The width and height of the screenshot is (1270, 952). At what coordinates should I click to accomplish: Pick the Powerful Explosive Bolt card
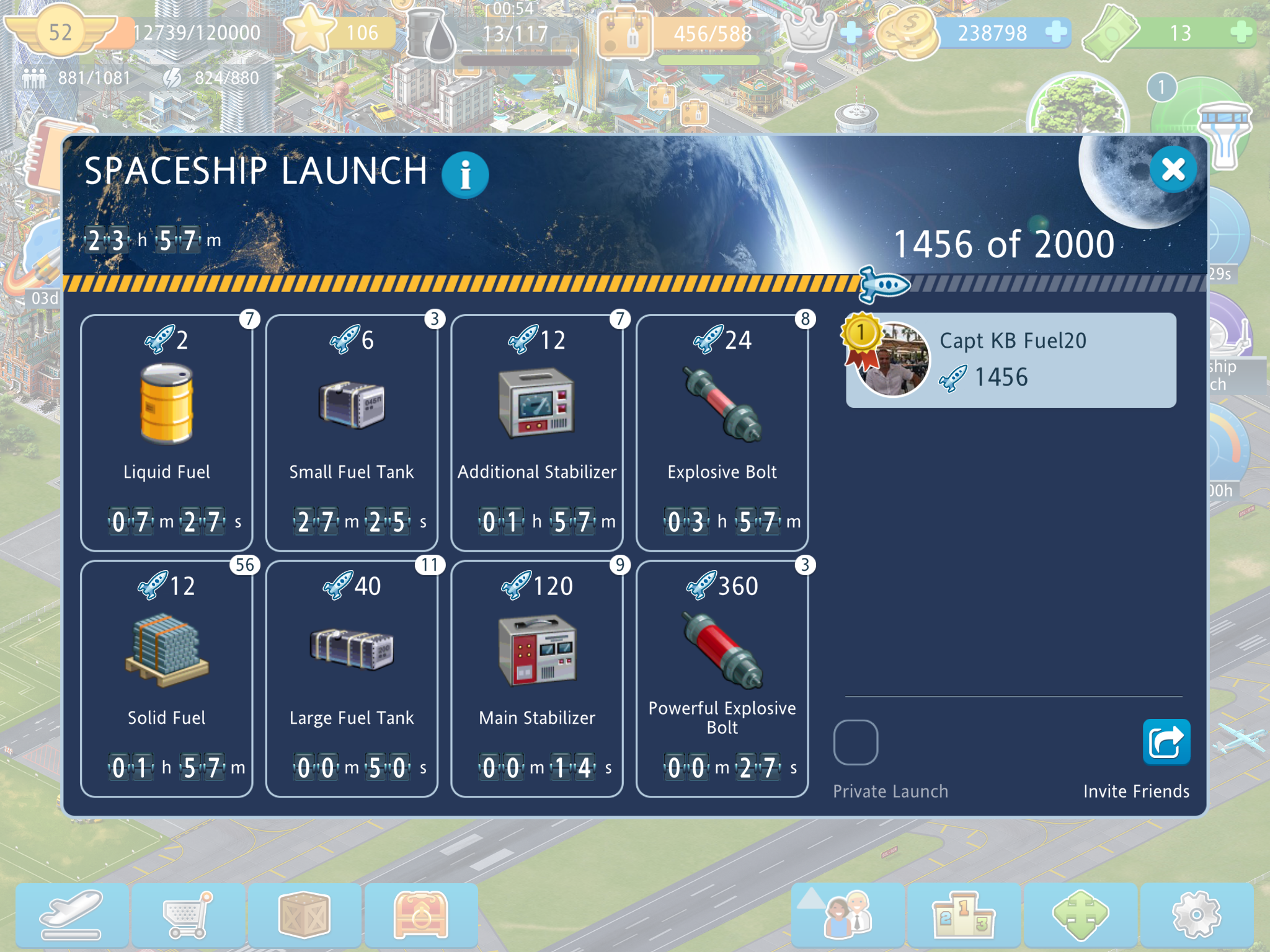click(x=722, y=679)
